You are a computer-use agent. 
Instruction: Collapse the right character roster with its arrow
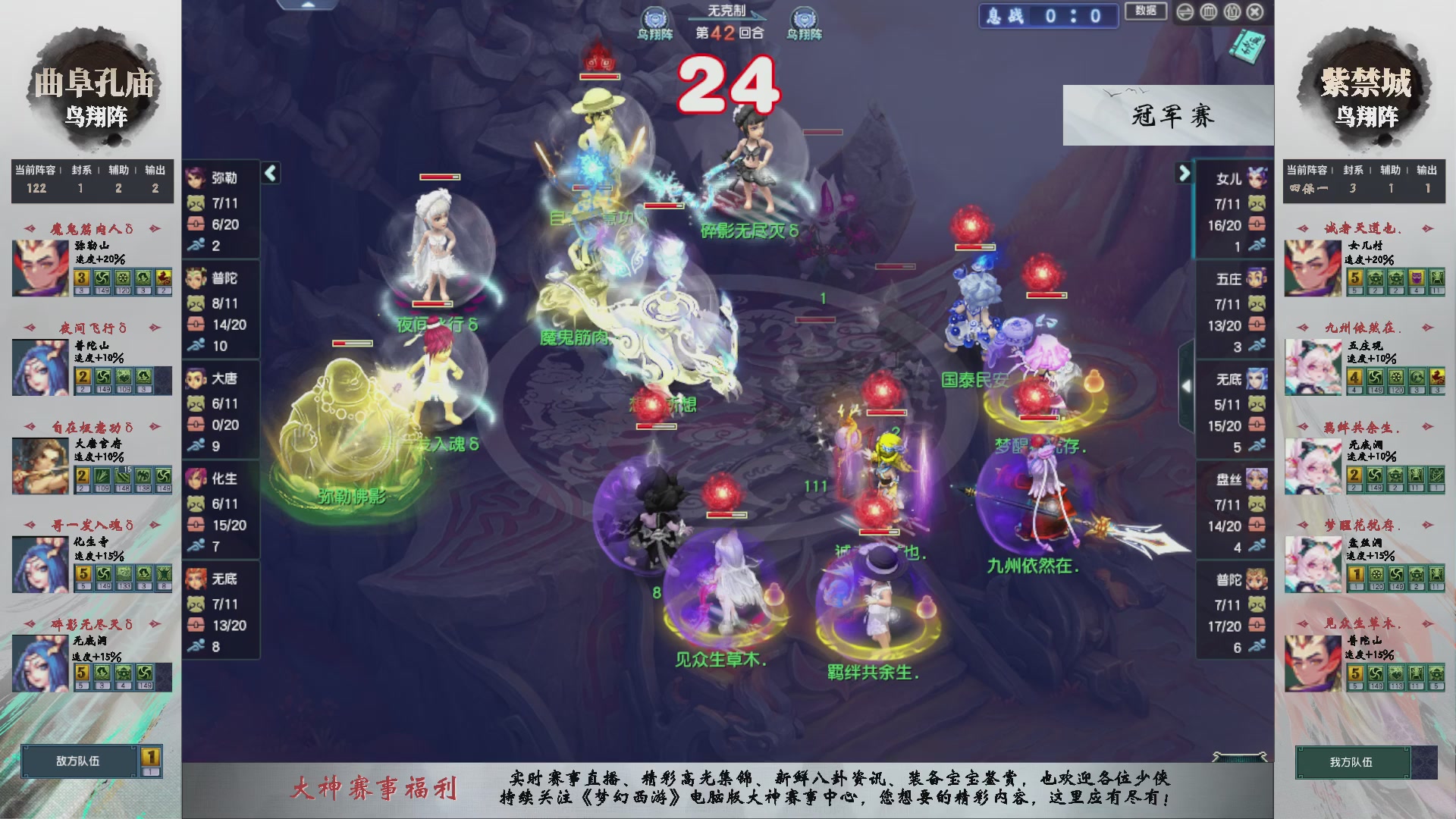pos(1183,172)
